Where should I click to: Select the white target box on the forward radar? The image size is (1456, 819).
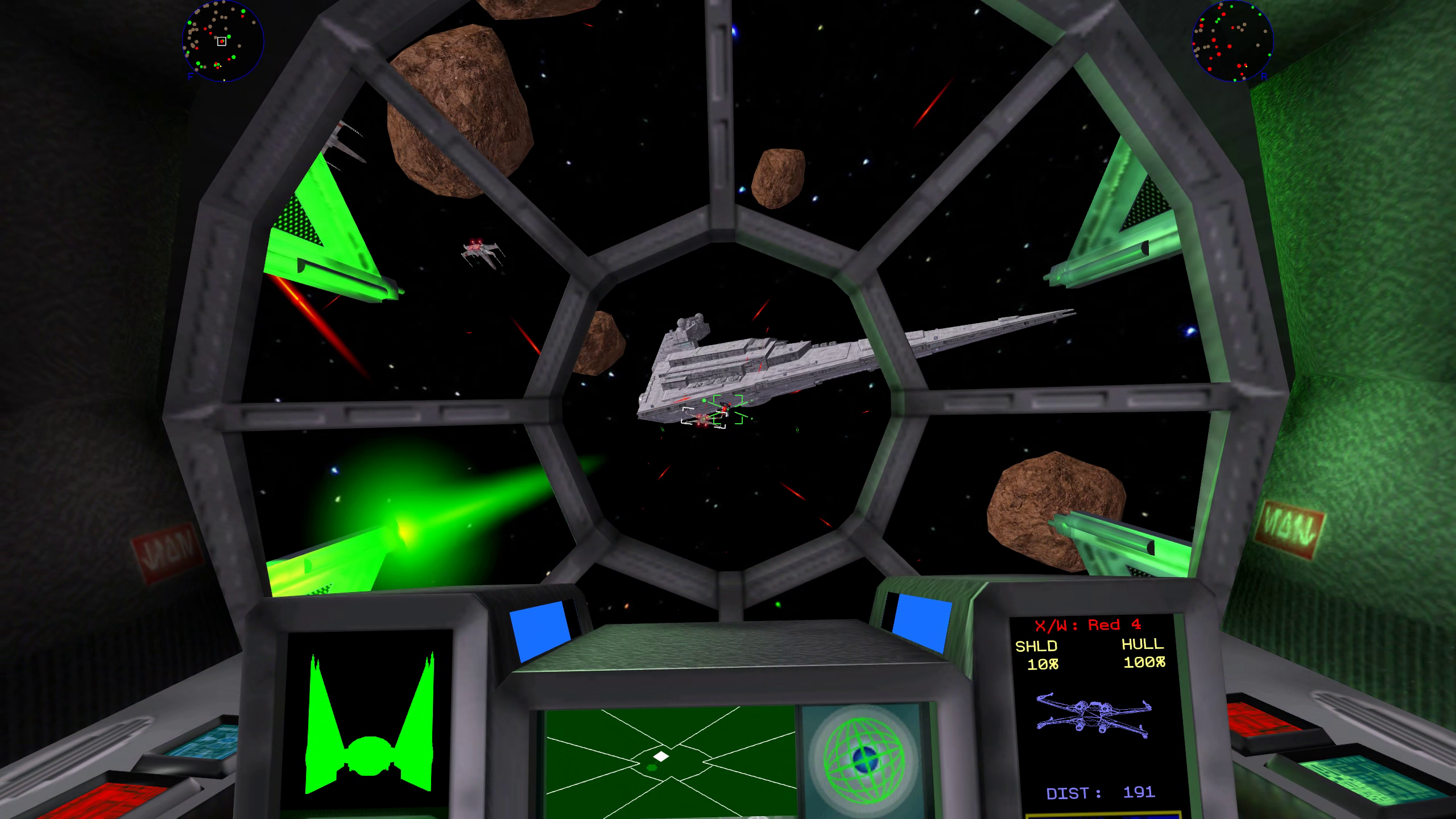(x=221, y=41)
